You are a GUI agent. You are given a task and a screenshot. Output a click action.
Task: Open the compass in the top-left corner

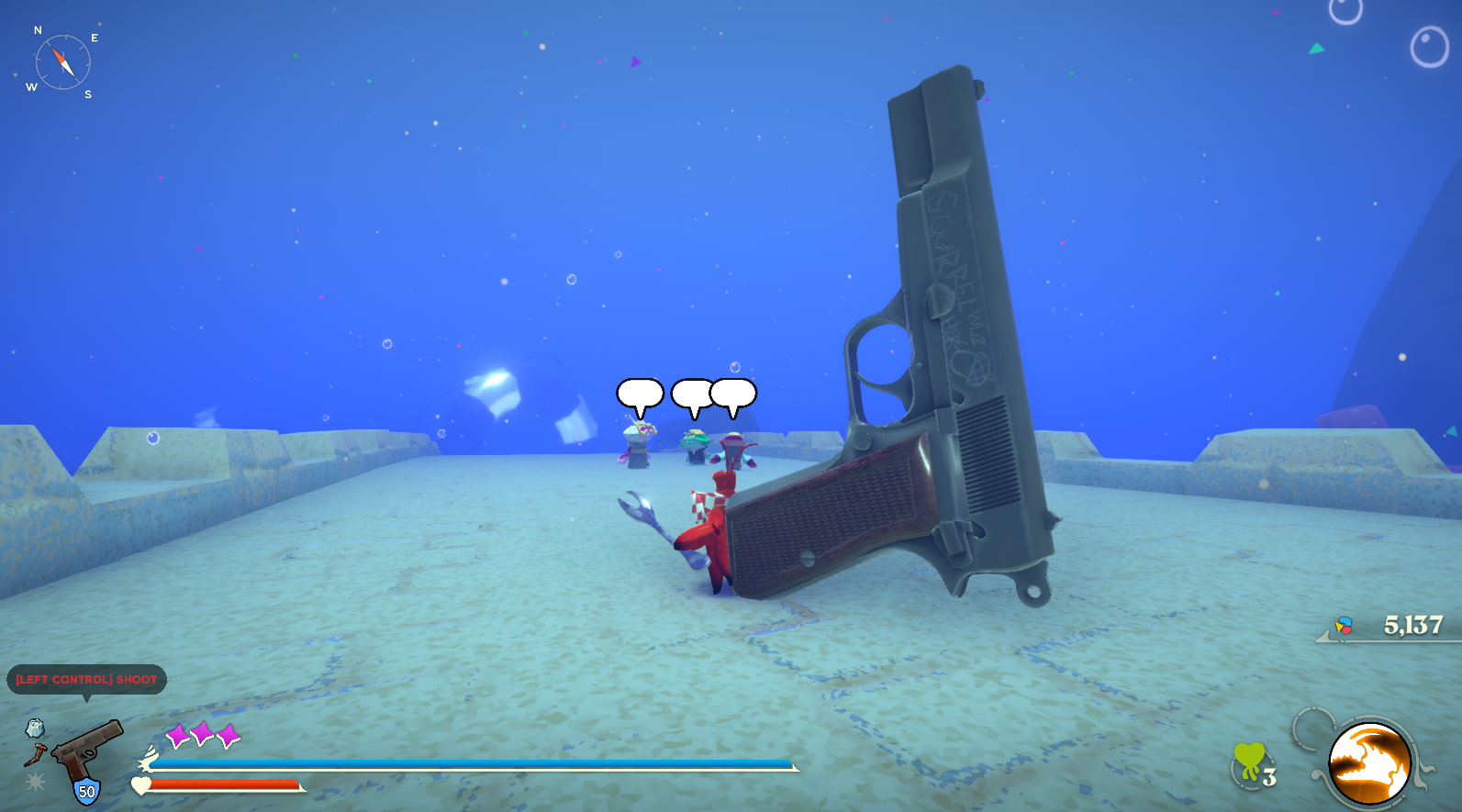point(61,61)
